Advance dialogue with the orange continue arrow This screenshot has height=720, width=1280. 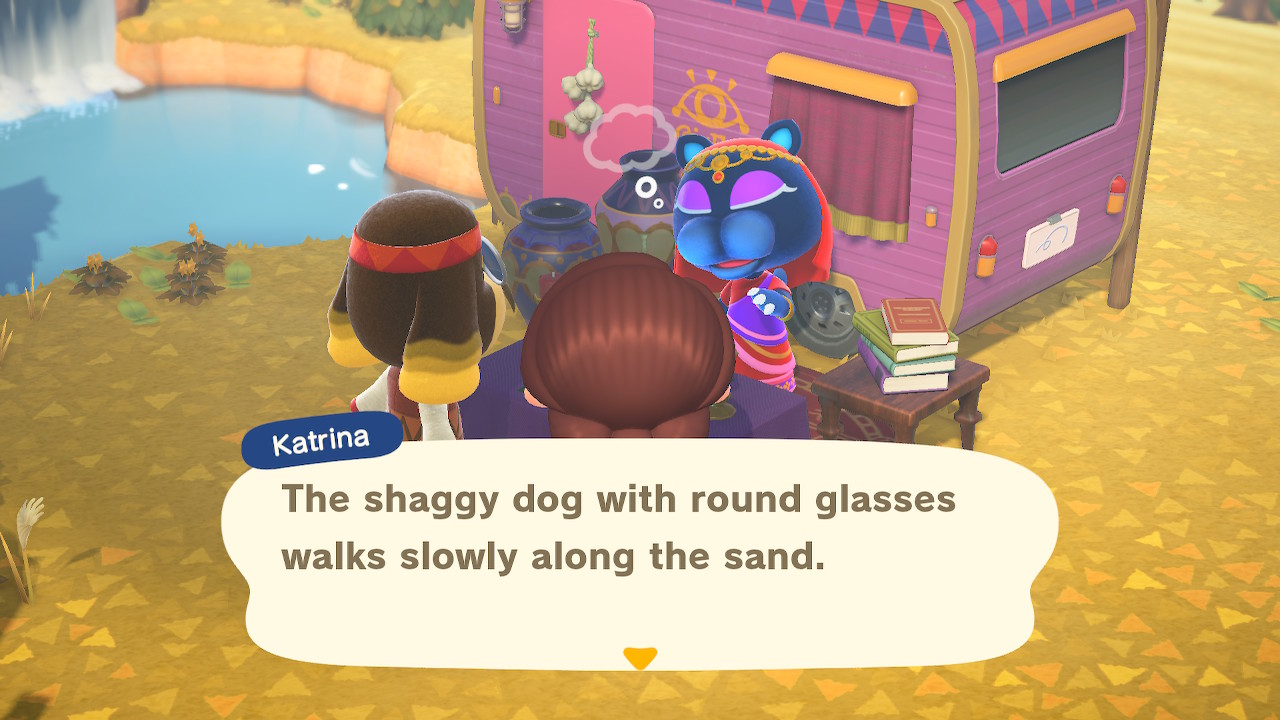(639, 658)
